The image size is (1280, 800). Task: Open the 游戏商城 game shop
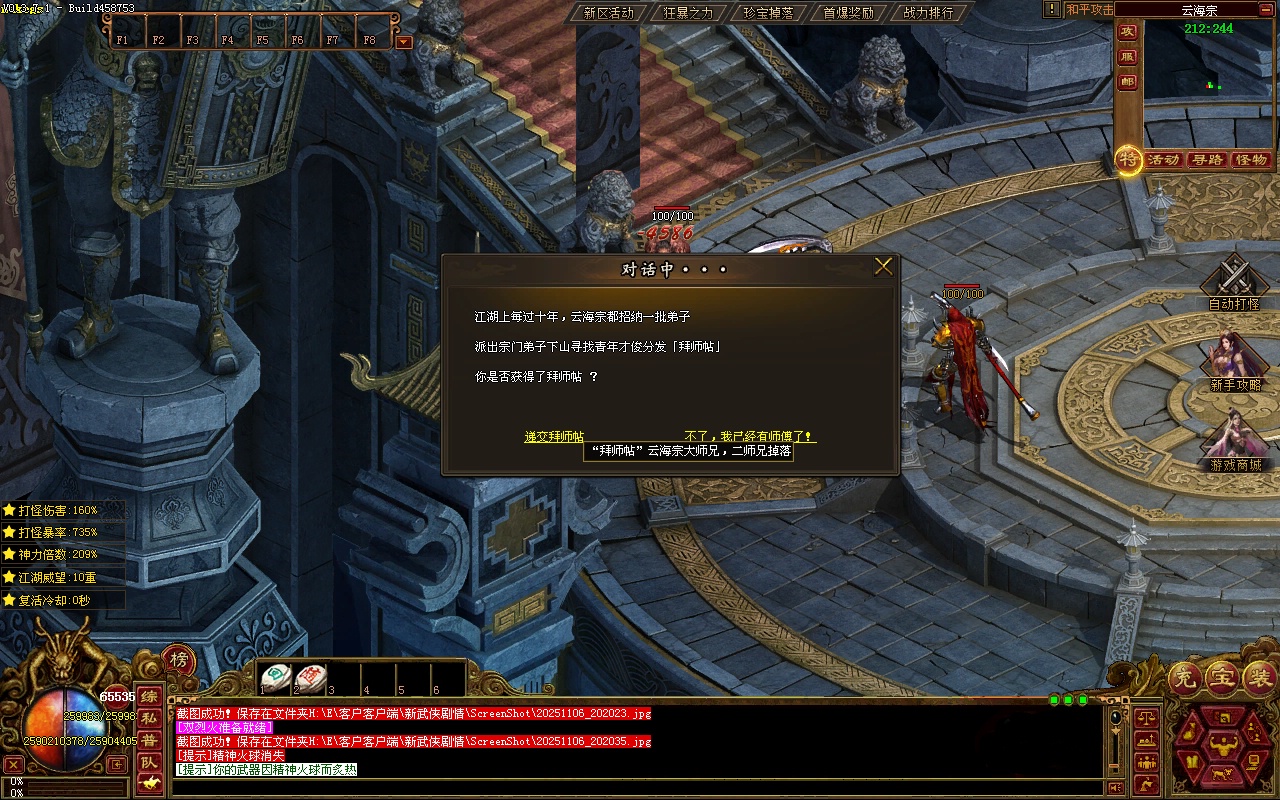click(x=1234, y=440)
